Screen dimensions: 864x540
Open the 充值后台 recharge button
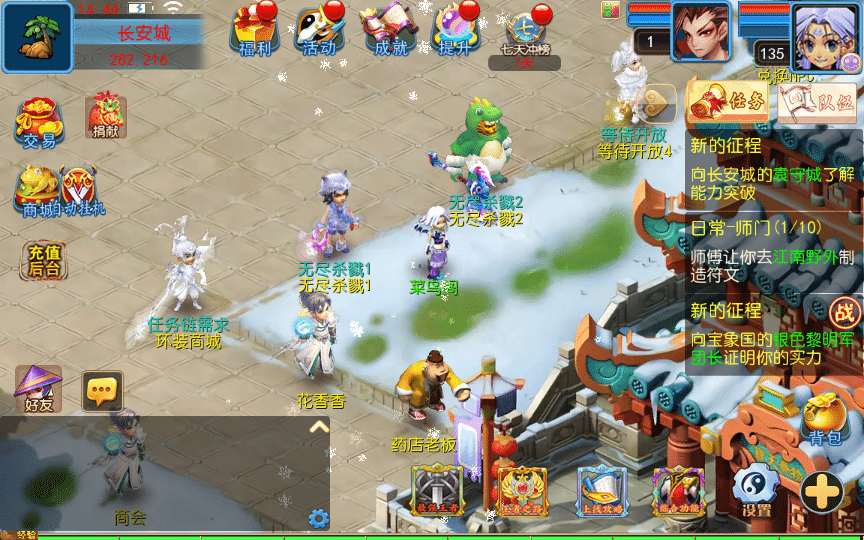click(x=44, y=260)
